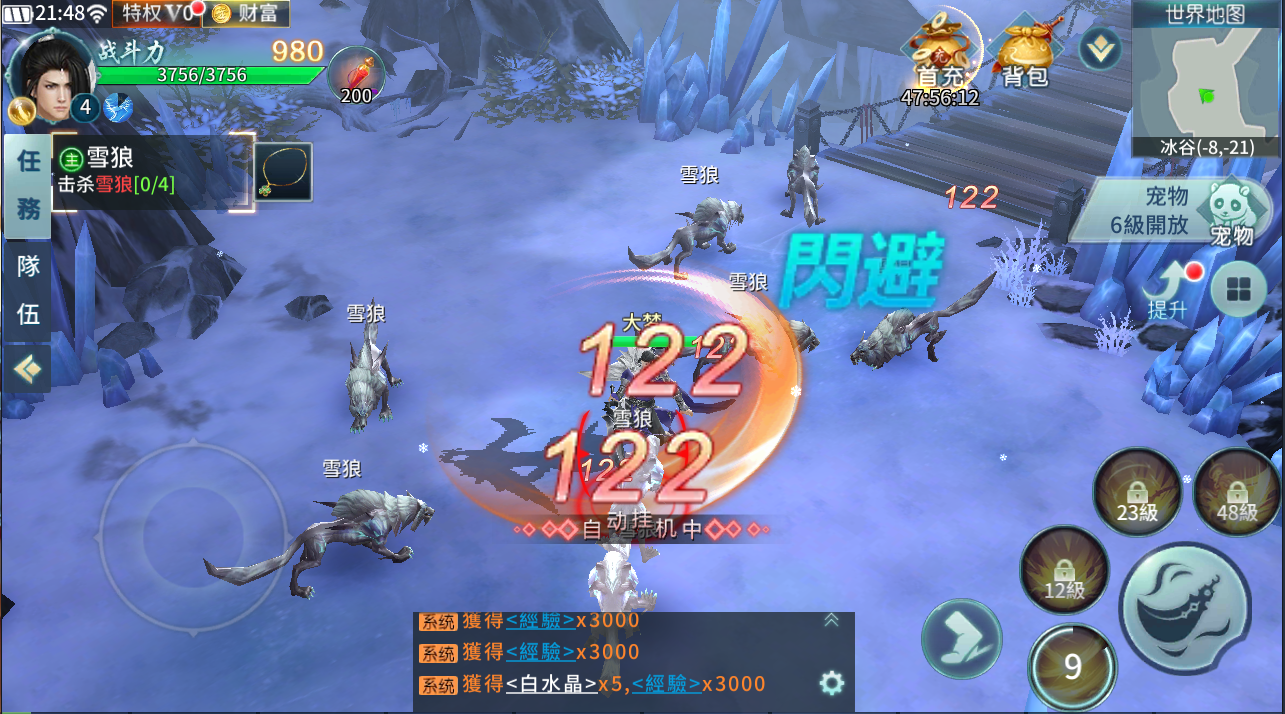The width and height of the screenshot is (1285, 714).
Task: Use the red health potion
Action: [x=356, y=76]
